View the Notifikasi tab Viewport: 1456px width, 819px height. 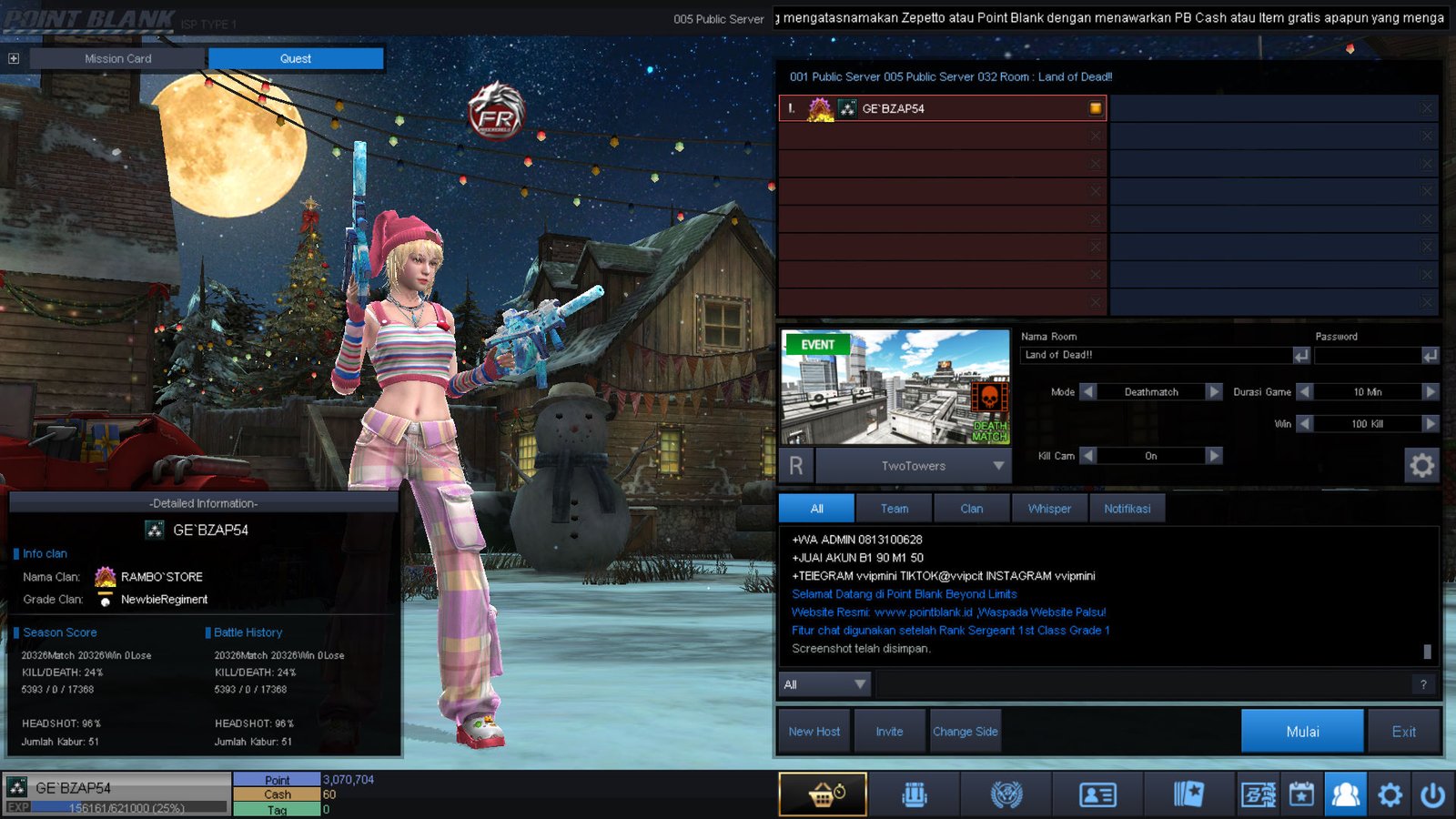click(x=1127, y=509)
